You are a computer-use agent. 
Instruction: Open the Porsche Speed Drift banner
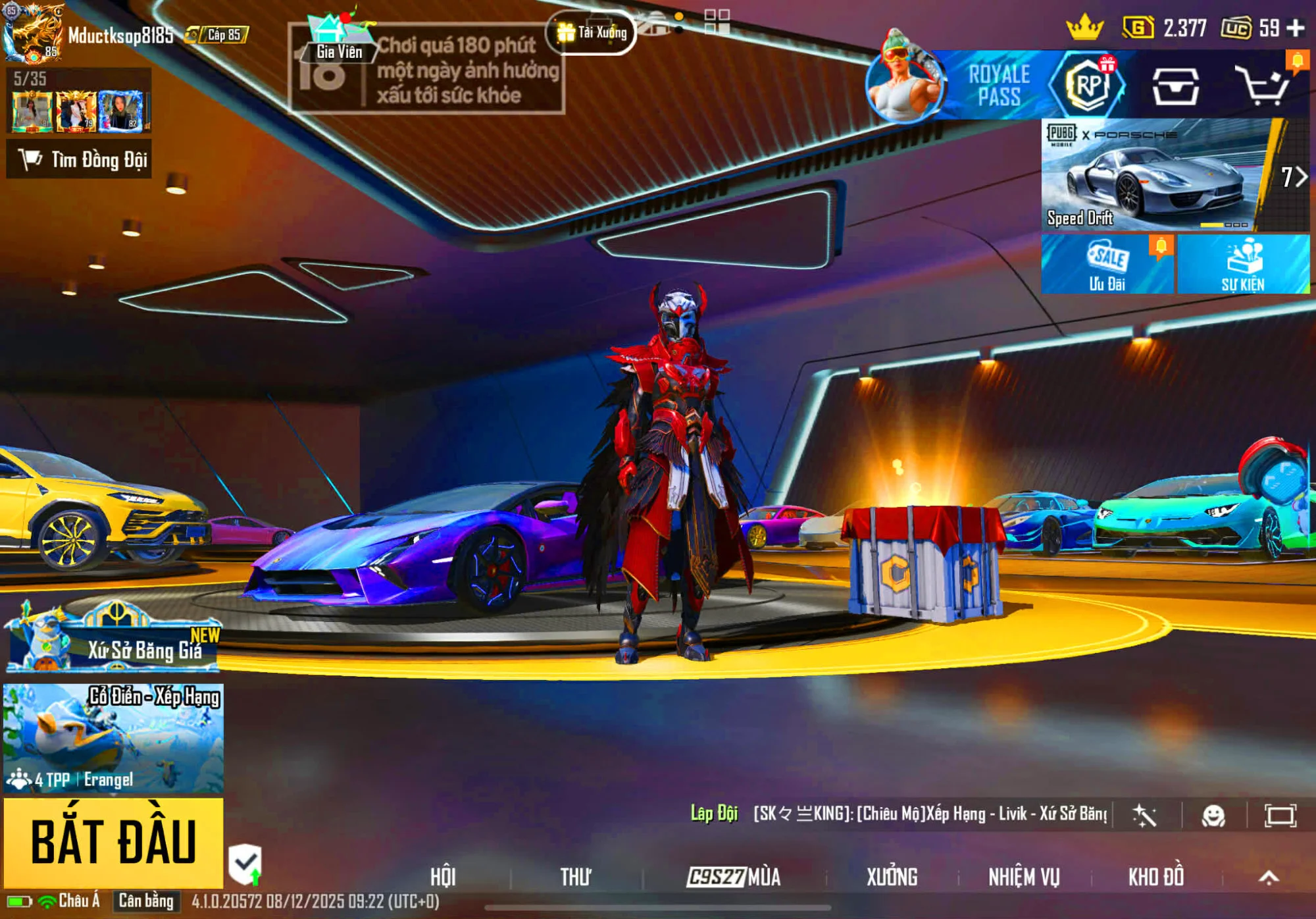(1158, 175)
